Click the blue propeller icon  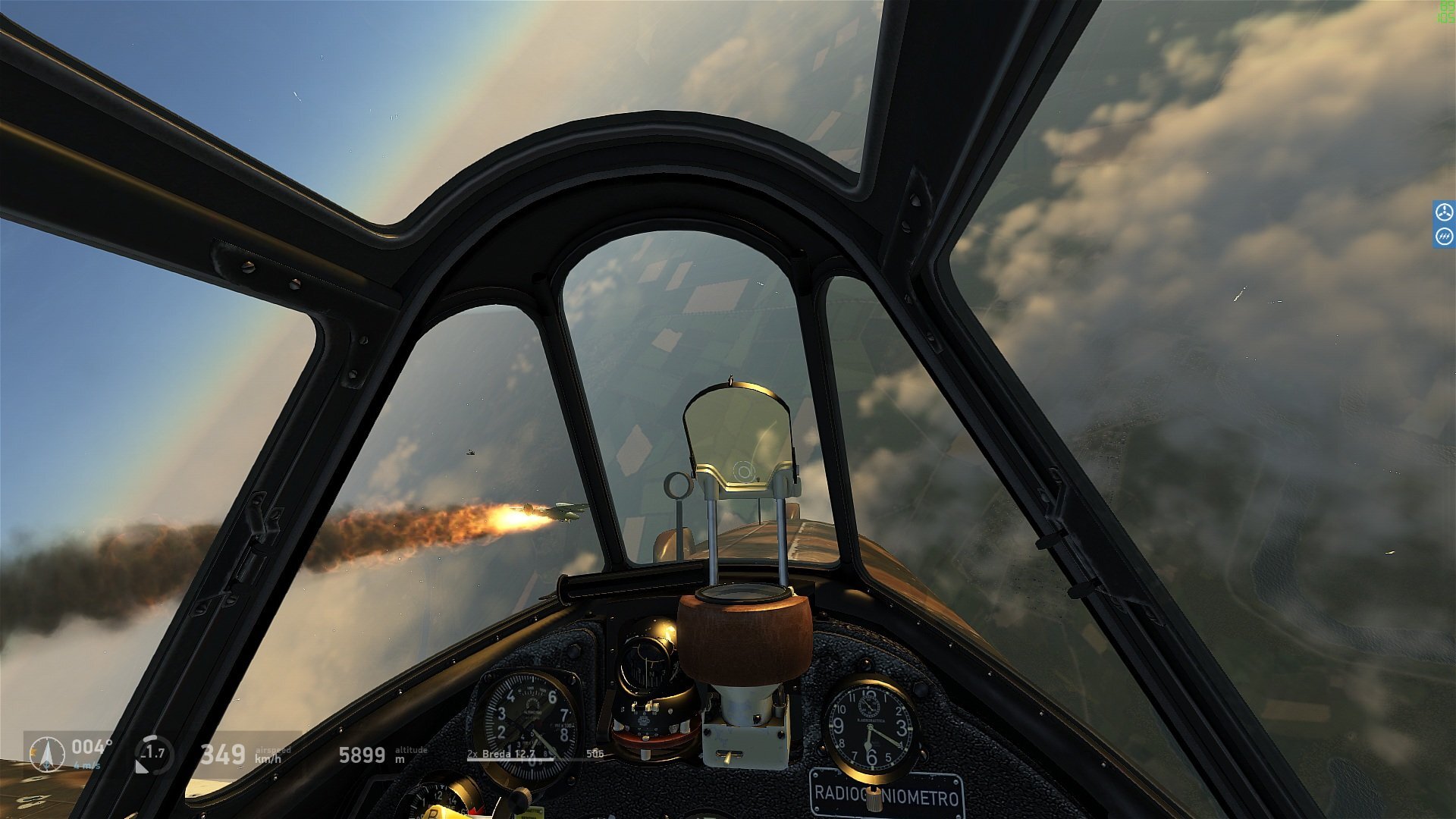click(x=1444, y=212)
